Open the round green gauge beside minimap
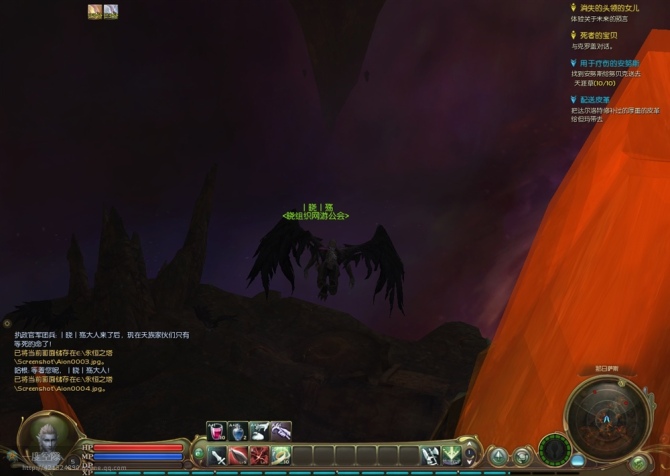The width and height of the screenshot is (670, 476). tap(554, 449)
